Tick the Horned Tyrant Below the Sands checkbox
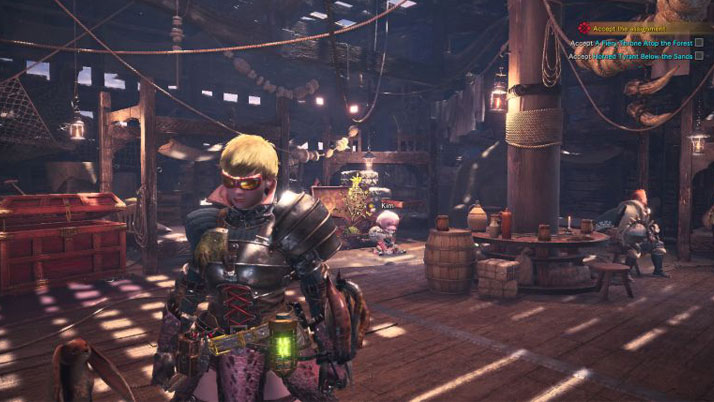The image size is (714, 402). [x=700, y=56]
